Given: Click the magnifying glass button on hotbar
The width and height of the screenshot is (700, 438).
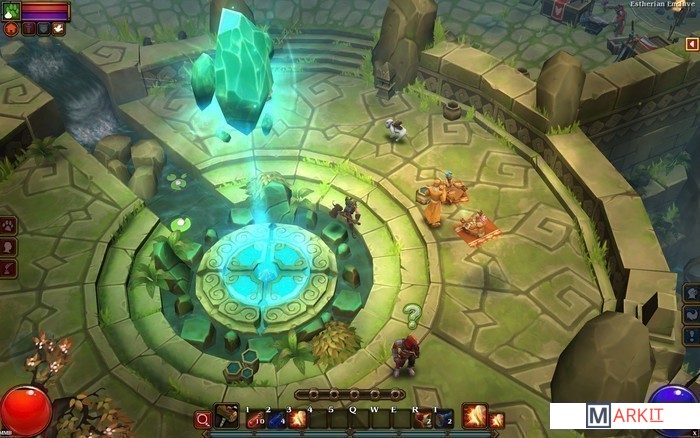Looking at the screenshot, I should pos(203,420).
